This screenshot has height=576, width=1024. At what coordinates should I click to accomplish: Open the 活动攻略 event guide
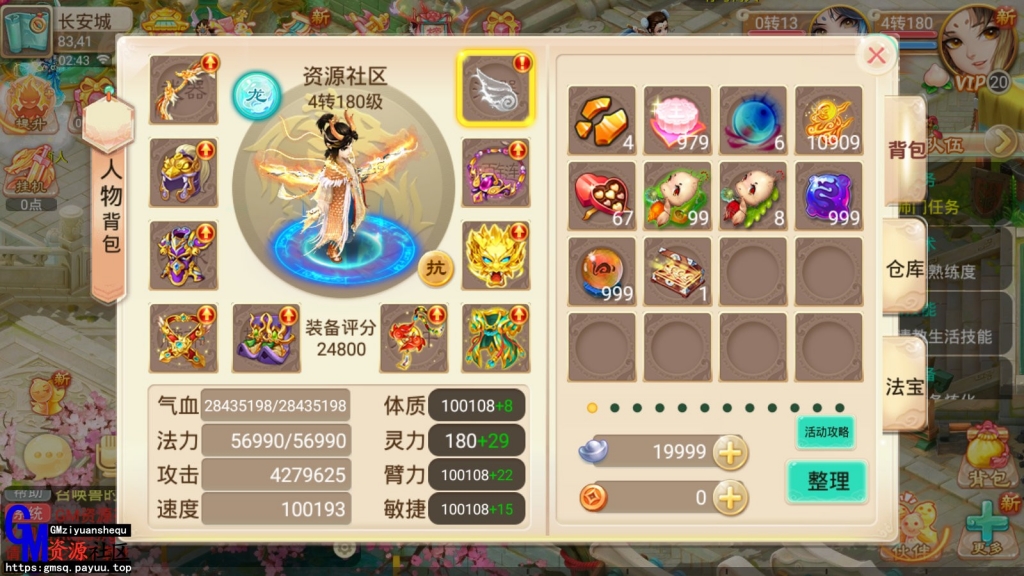[825, 432]
